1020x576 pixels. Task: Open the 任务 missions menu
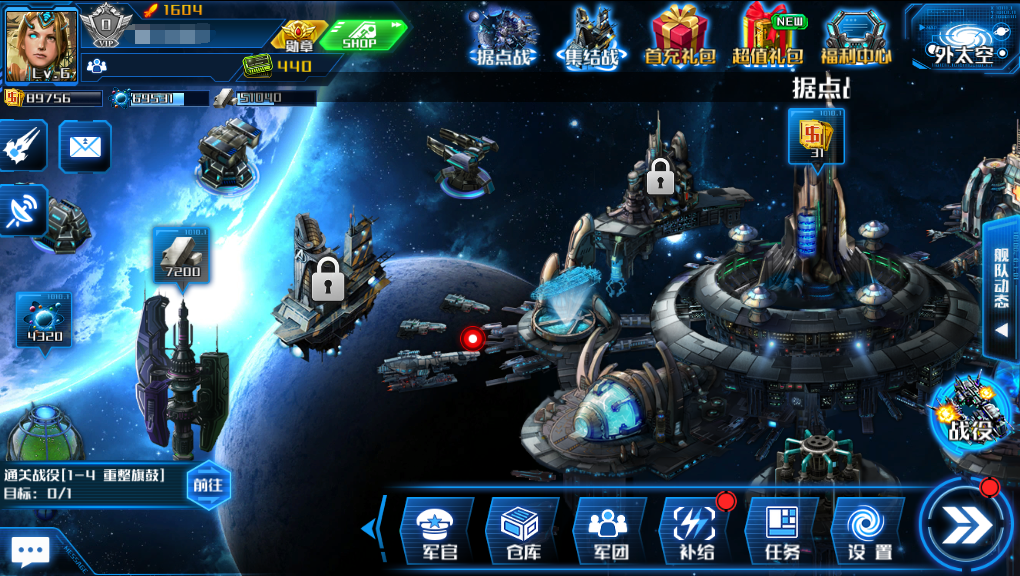[782, 530]
